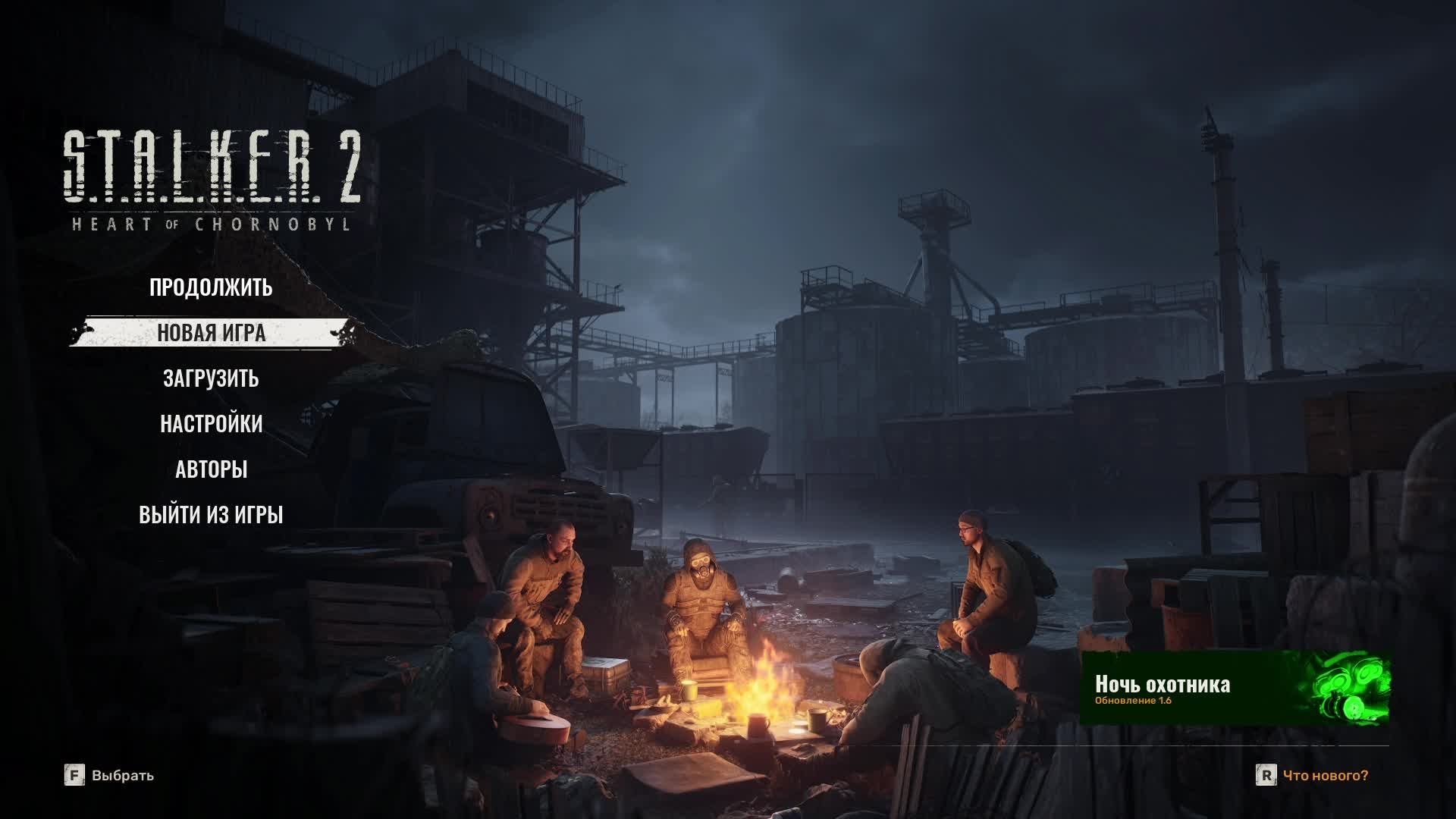Show the Авторы credits

click(x=211, y=469)
